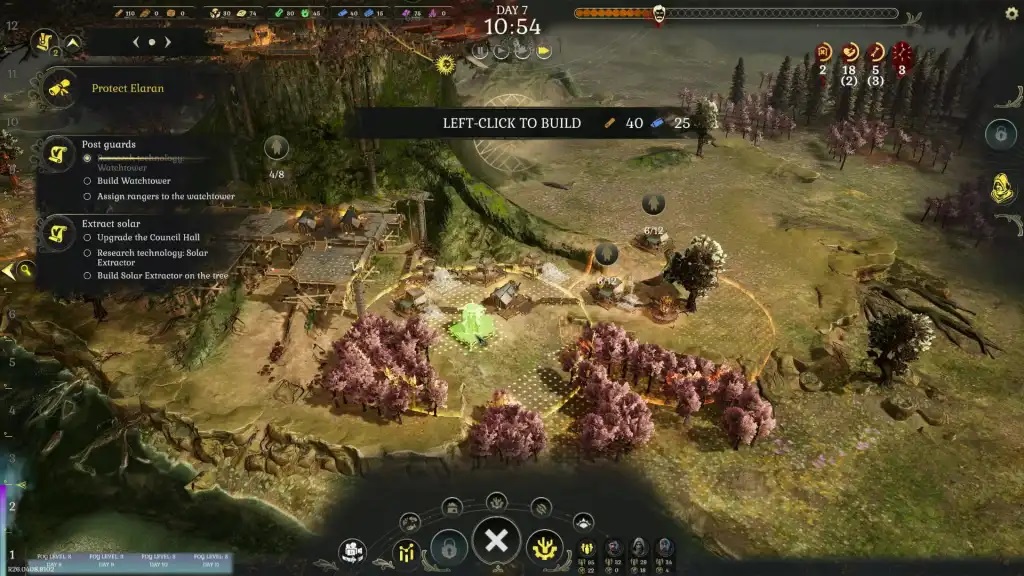The width and height of the screenshot is (1024, 576).
Task: Set the game to normal play speed
Action: tap(501, 51)
